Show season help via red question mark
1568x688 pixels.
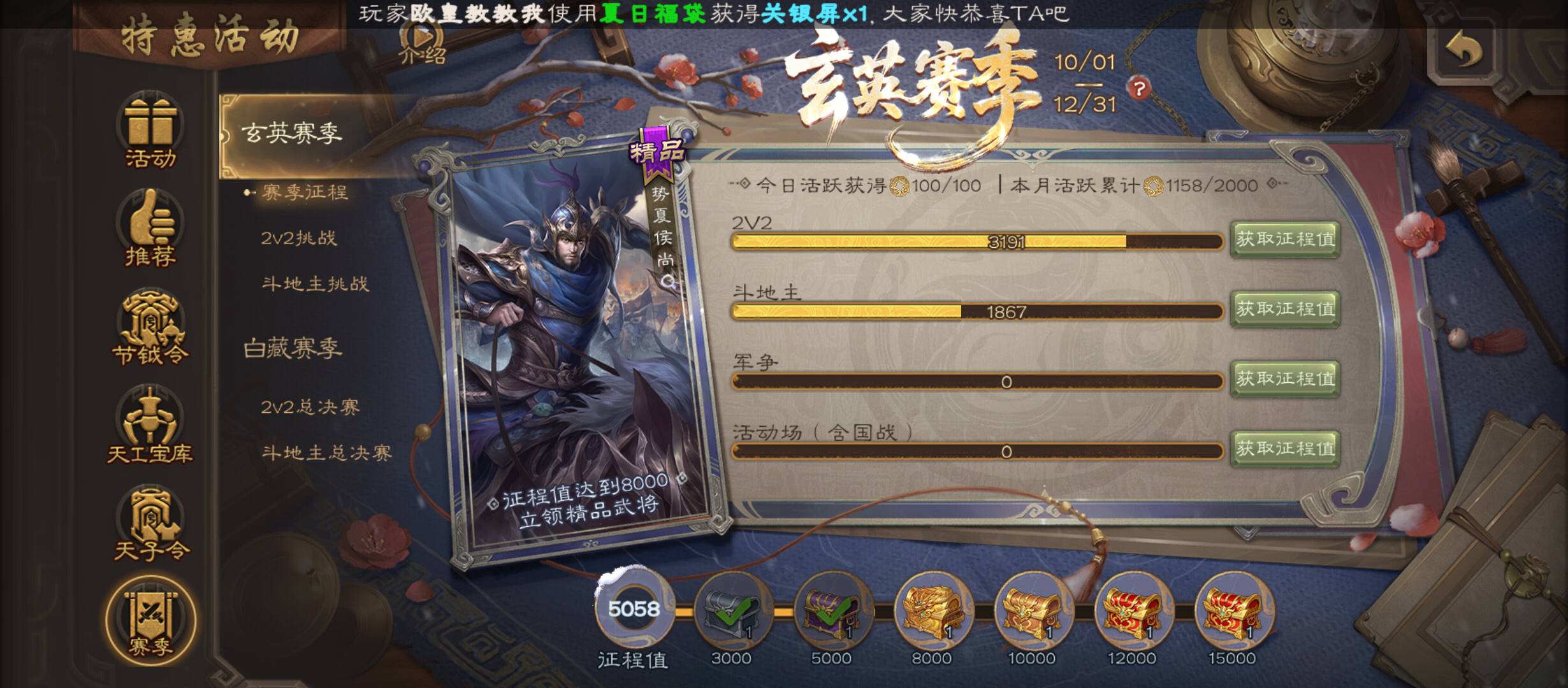pos(1139,88)
